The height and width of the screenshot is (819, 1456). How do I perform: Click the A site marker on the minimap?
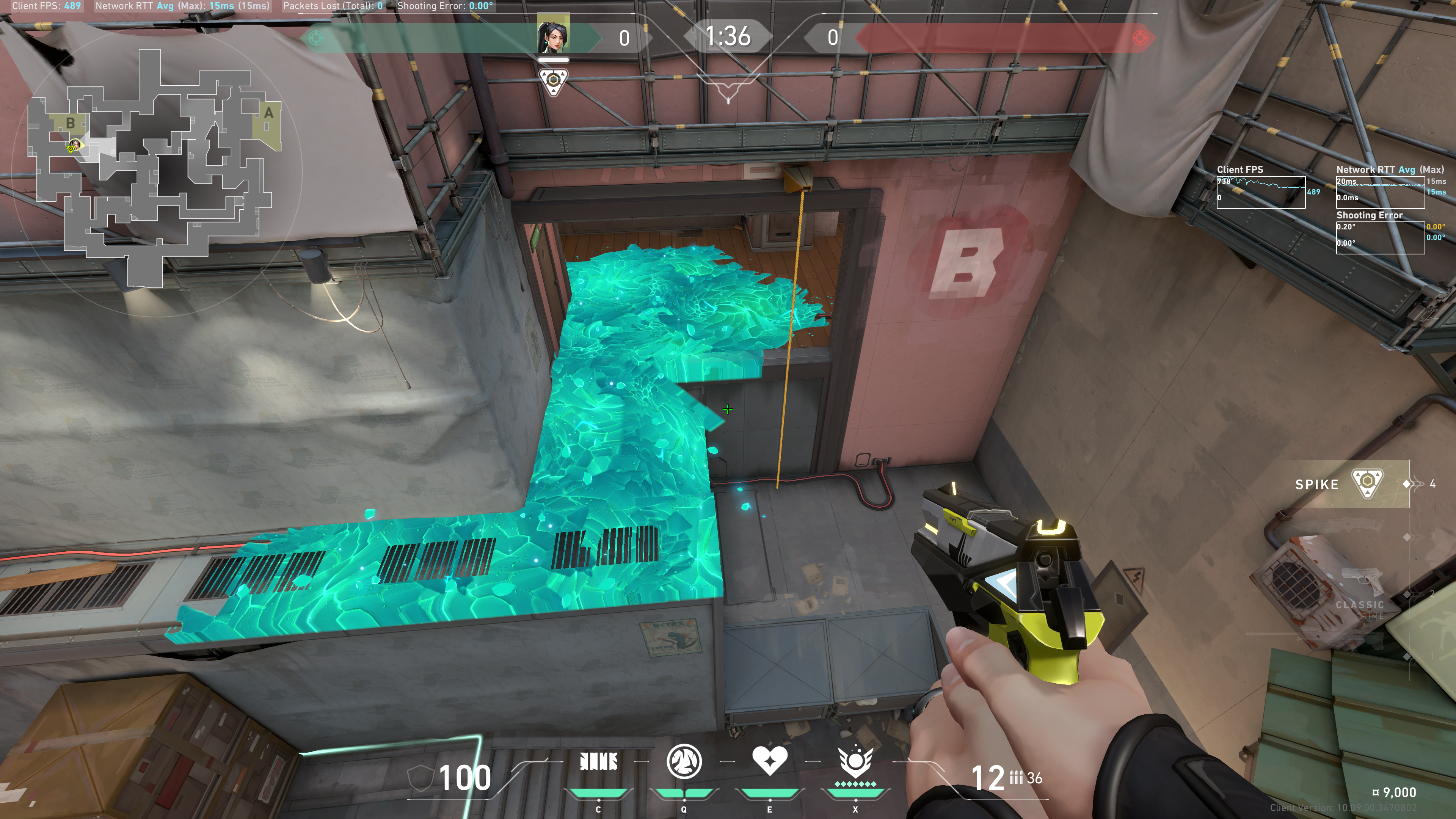[268, 113]
